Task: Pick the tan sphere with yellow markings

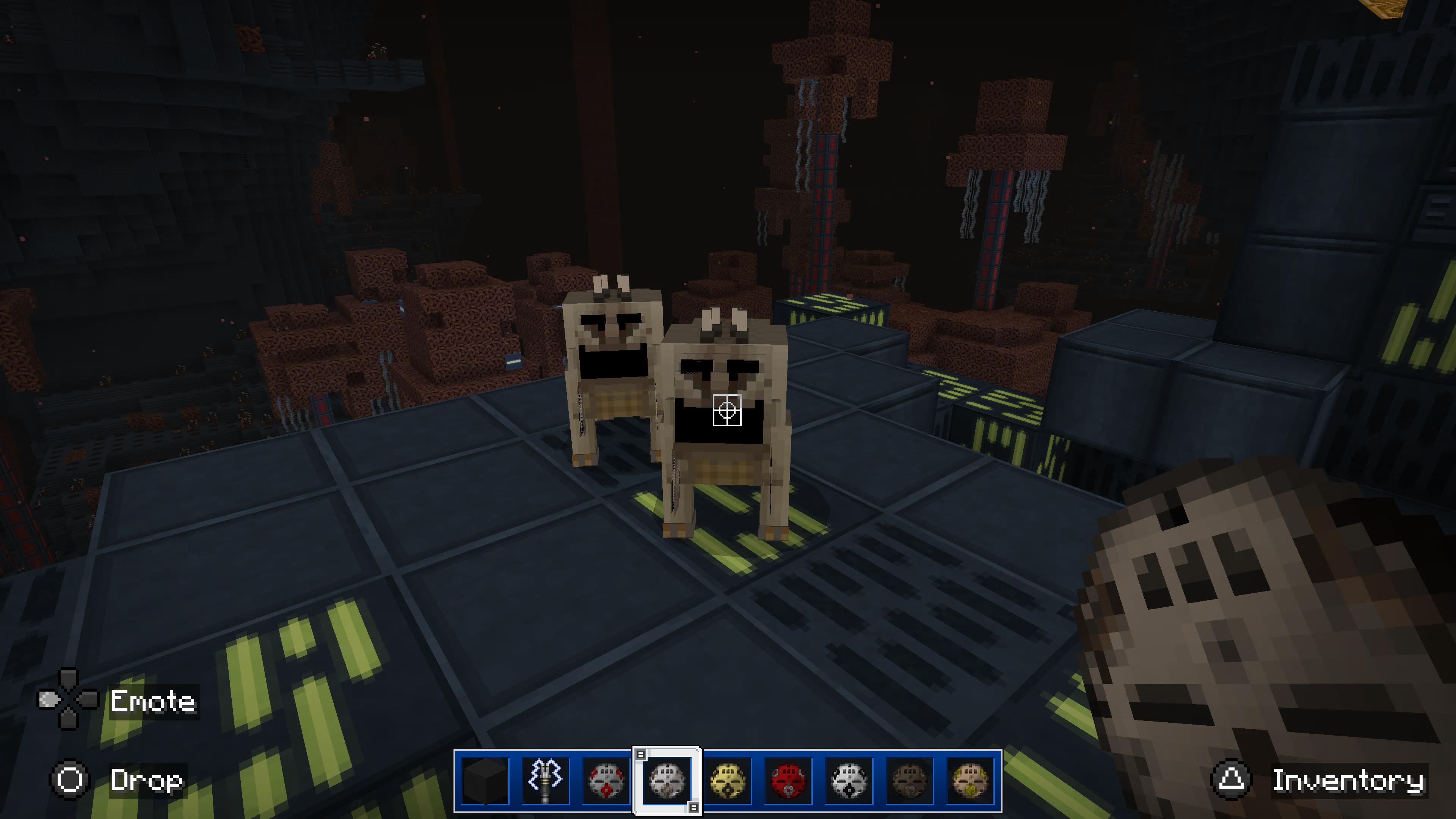Action: pyautogui.click(x=970, y=781)
